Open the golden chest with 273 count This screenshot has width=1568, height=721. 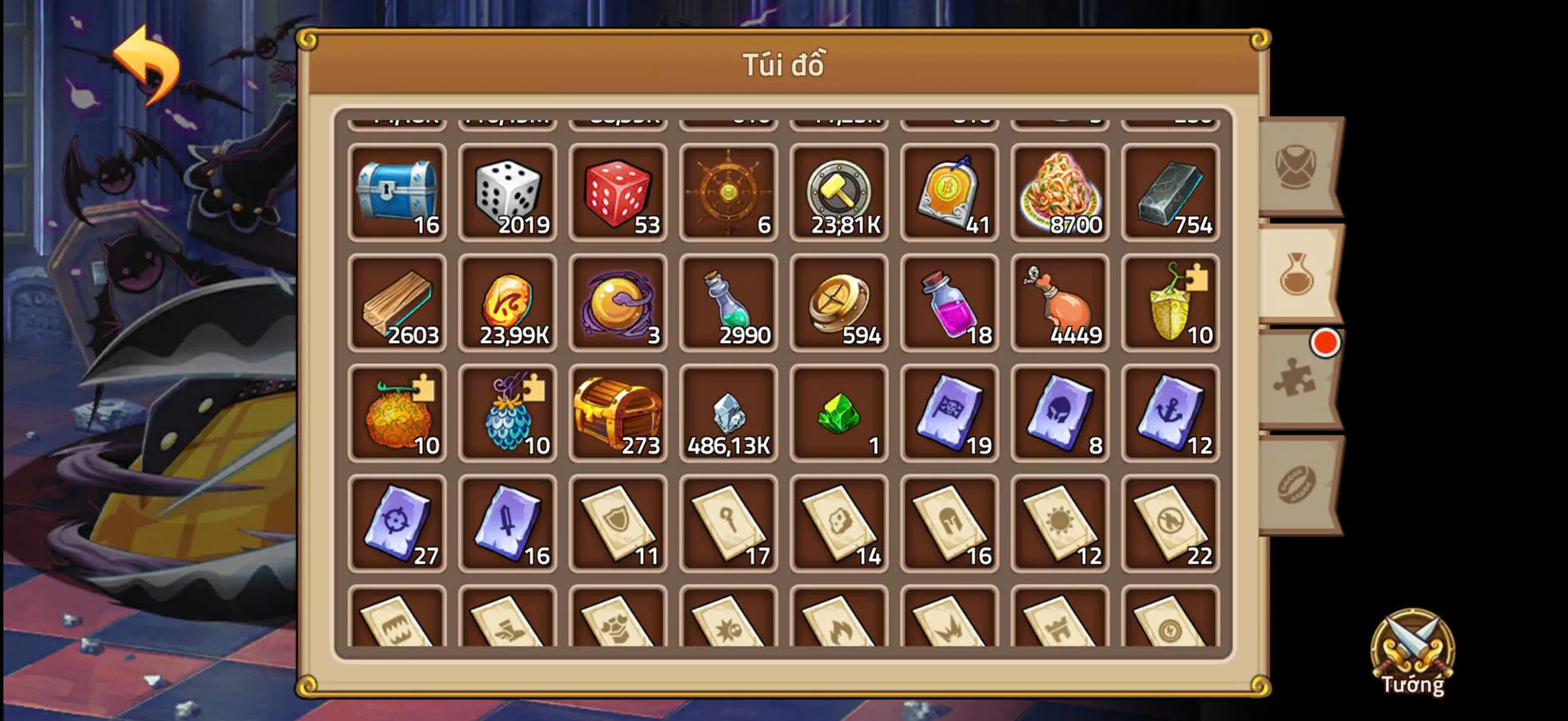pos(618,413)
